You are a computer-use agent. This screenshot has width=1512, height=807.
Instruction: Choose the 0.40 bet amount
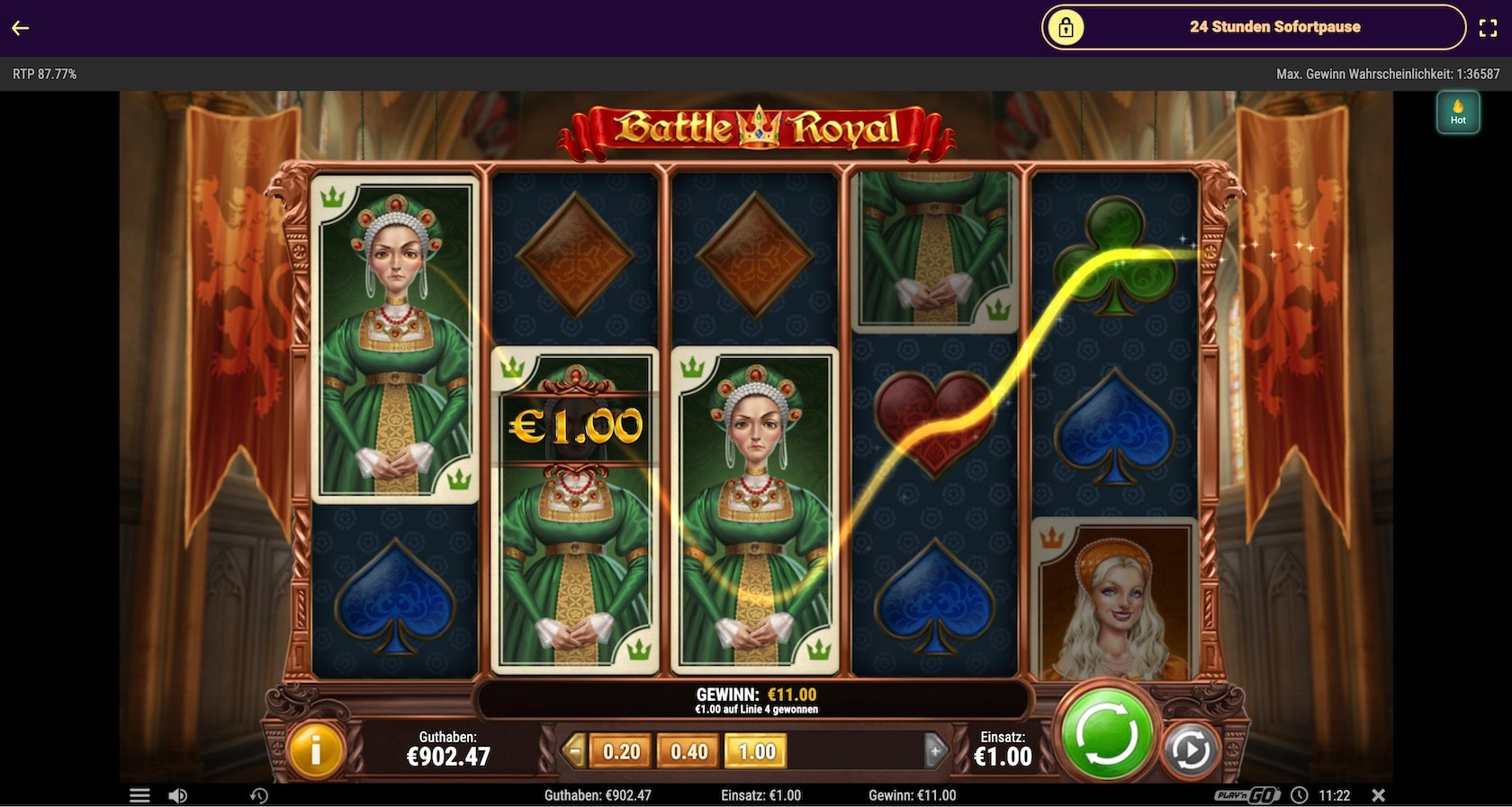pyautogui.click(x=688, y=751)
